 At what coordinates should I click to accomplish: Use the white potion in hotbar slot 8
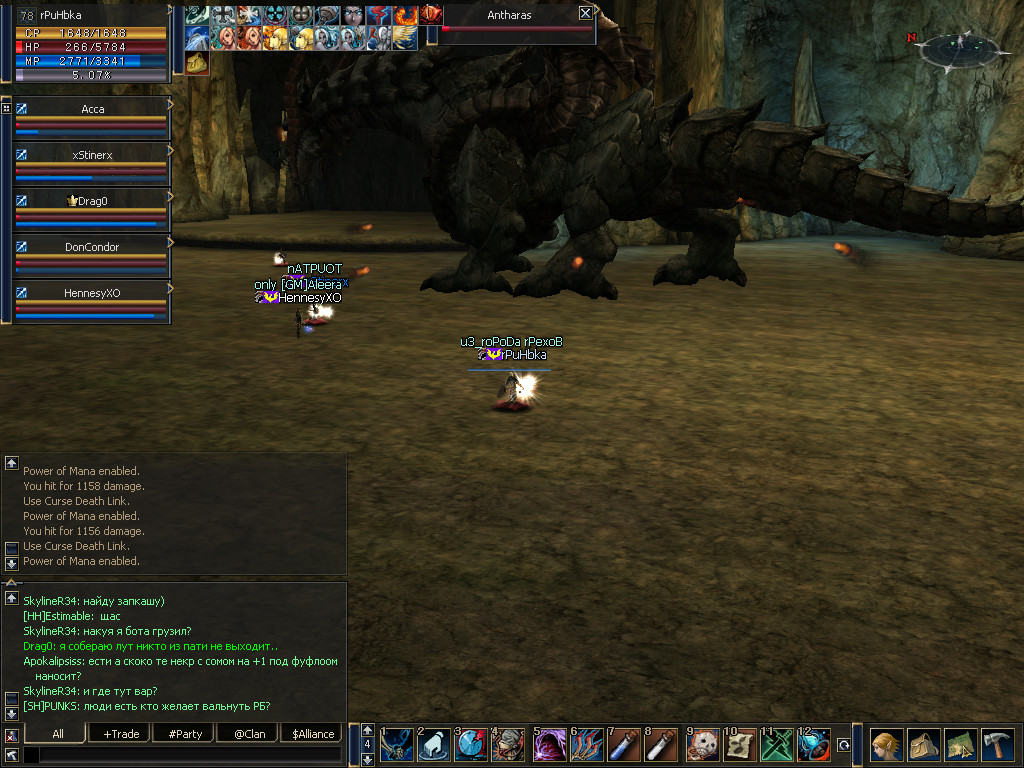[661, 745]
